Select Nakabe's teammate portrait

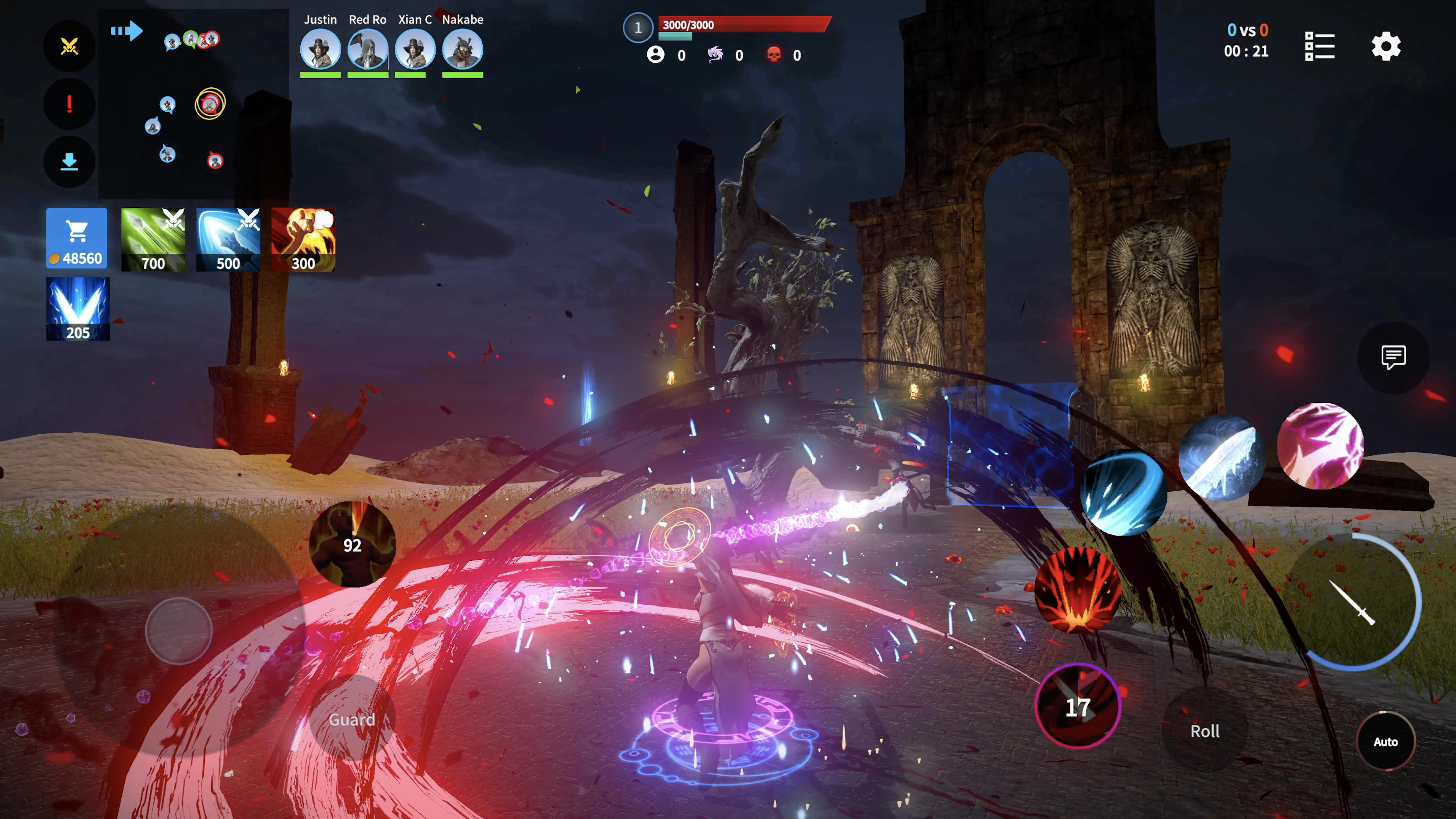[462, 50]
